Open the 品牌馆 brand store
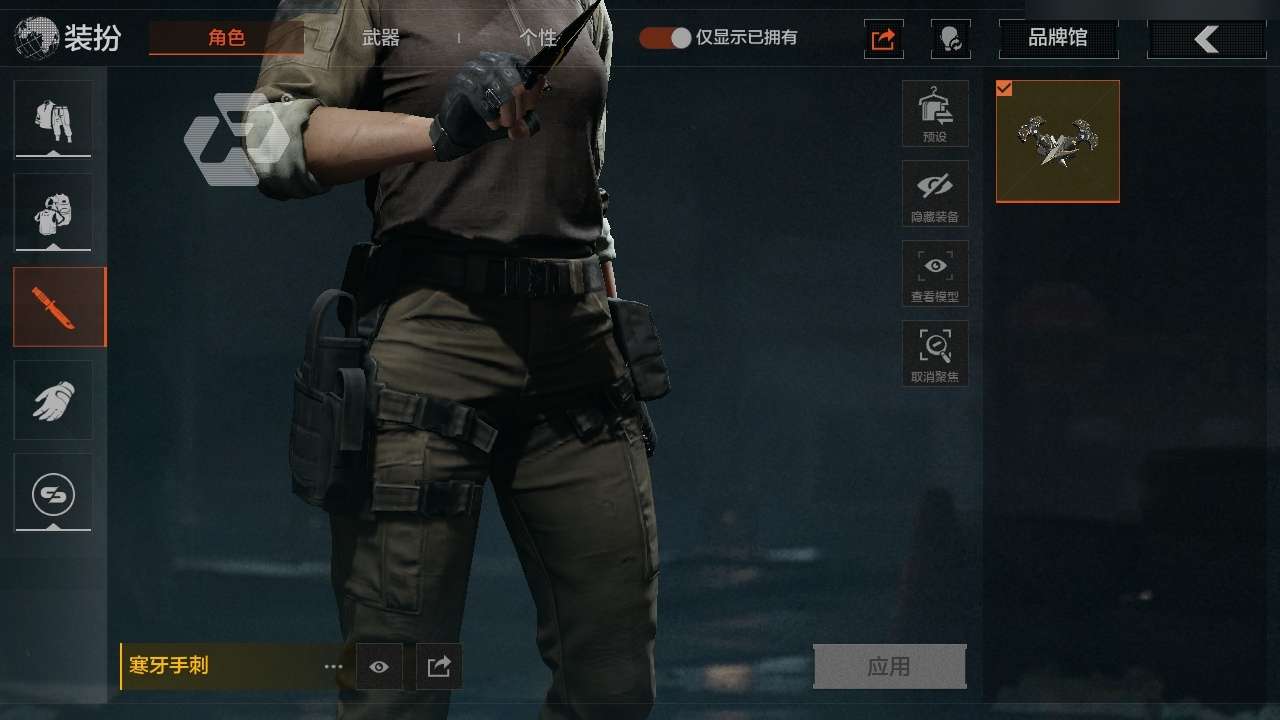Viewport: 1280px width, 720px height. (1058, 39)
